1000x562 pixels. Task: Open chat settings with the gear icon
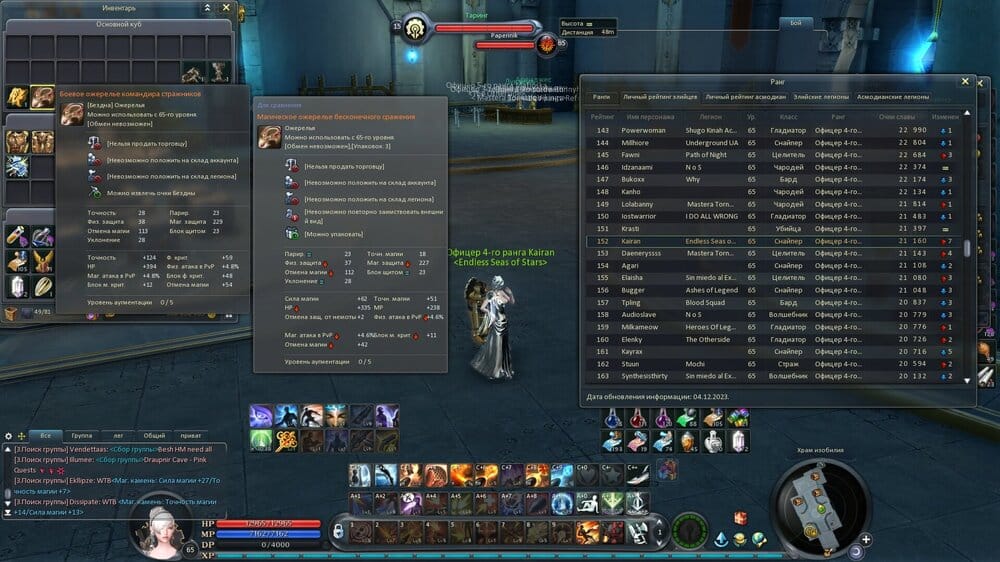click(x=8, y=436)
